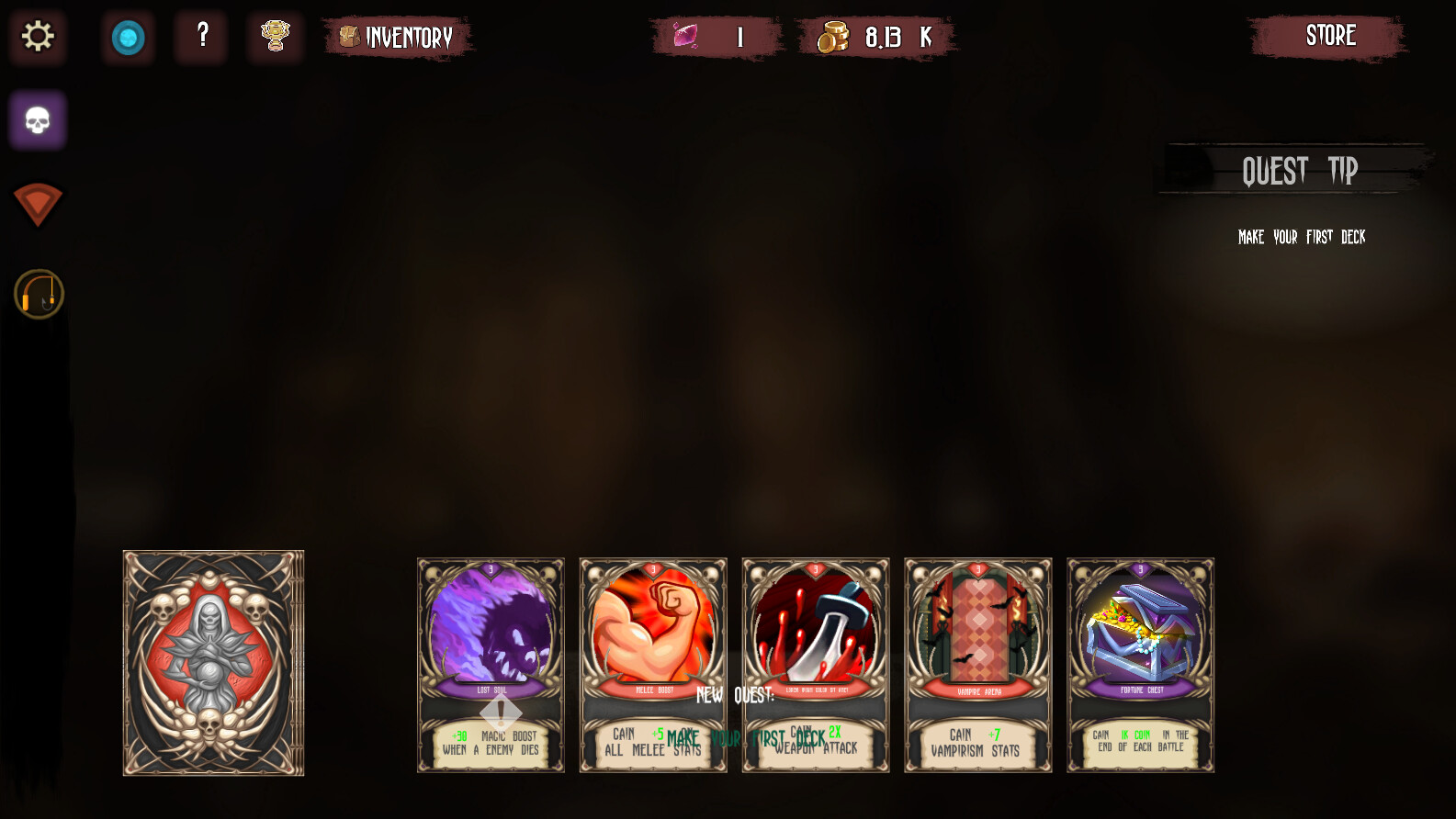Click the blue orb icon in top bar

click(129, 38)
